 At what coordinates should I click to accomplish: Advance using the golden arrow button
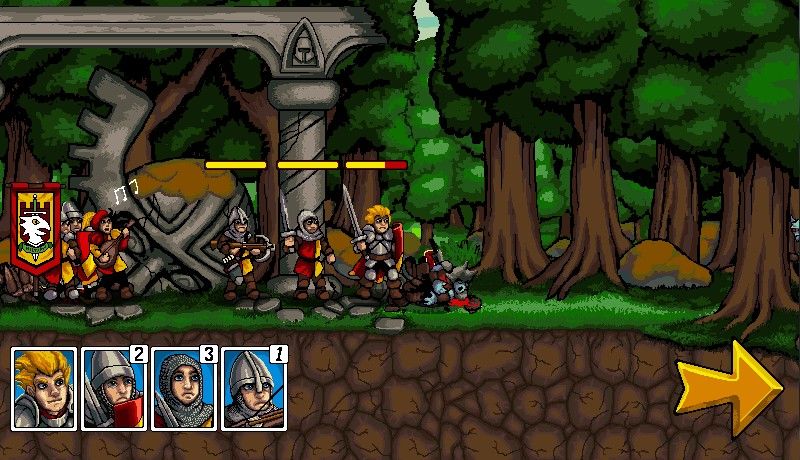coord(727,385)
